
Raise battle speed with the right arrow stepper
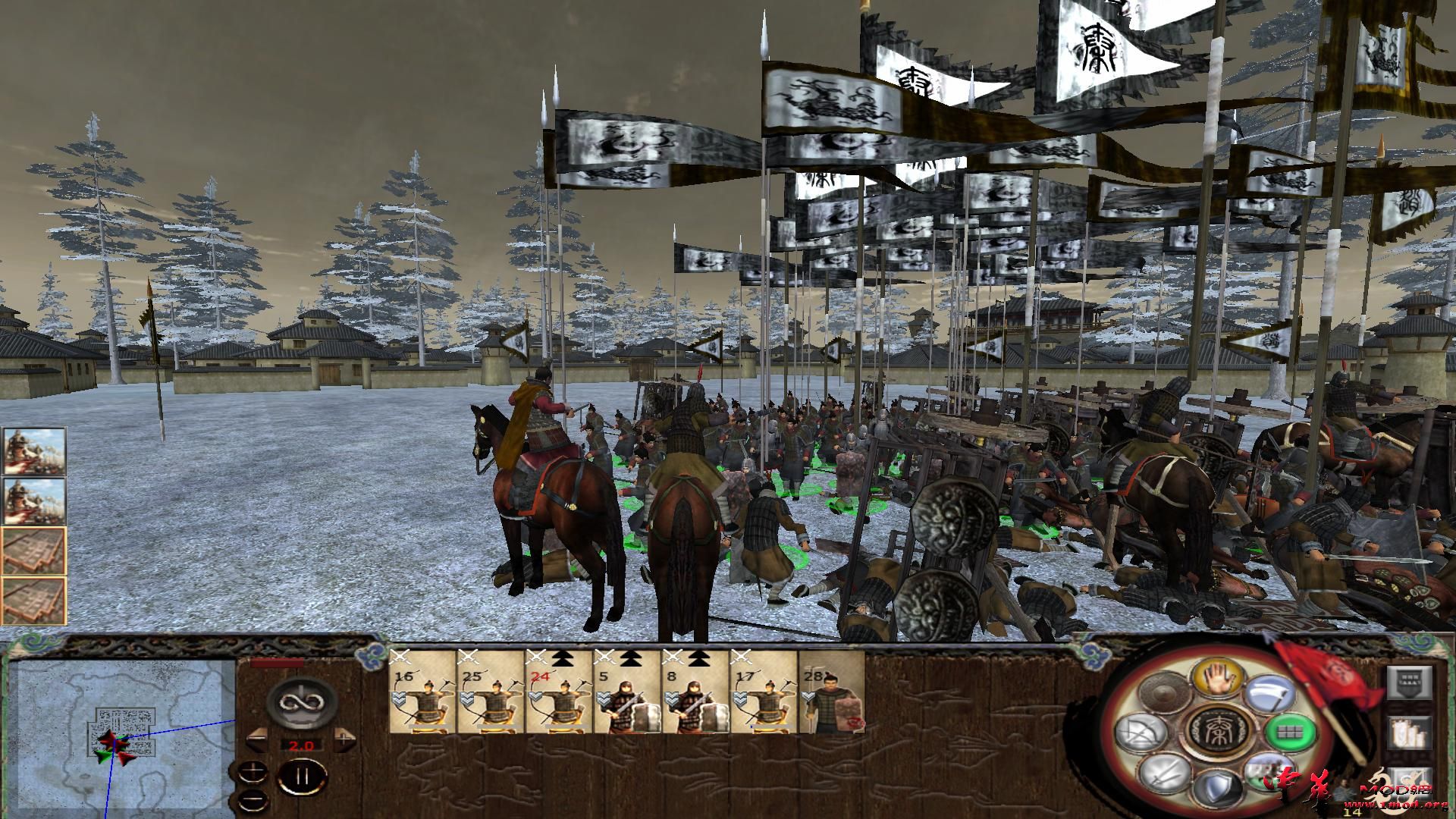click(x=342, y=739)
